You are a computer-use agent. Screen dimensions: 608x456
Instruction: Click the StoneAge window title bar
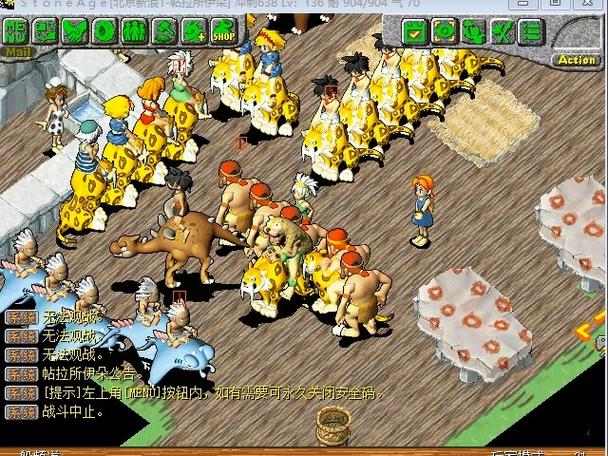point(300,6)
